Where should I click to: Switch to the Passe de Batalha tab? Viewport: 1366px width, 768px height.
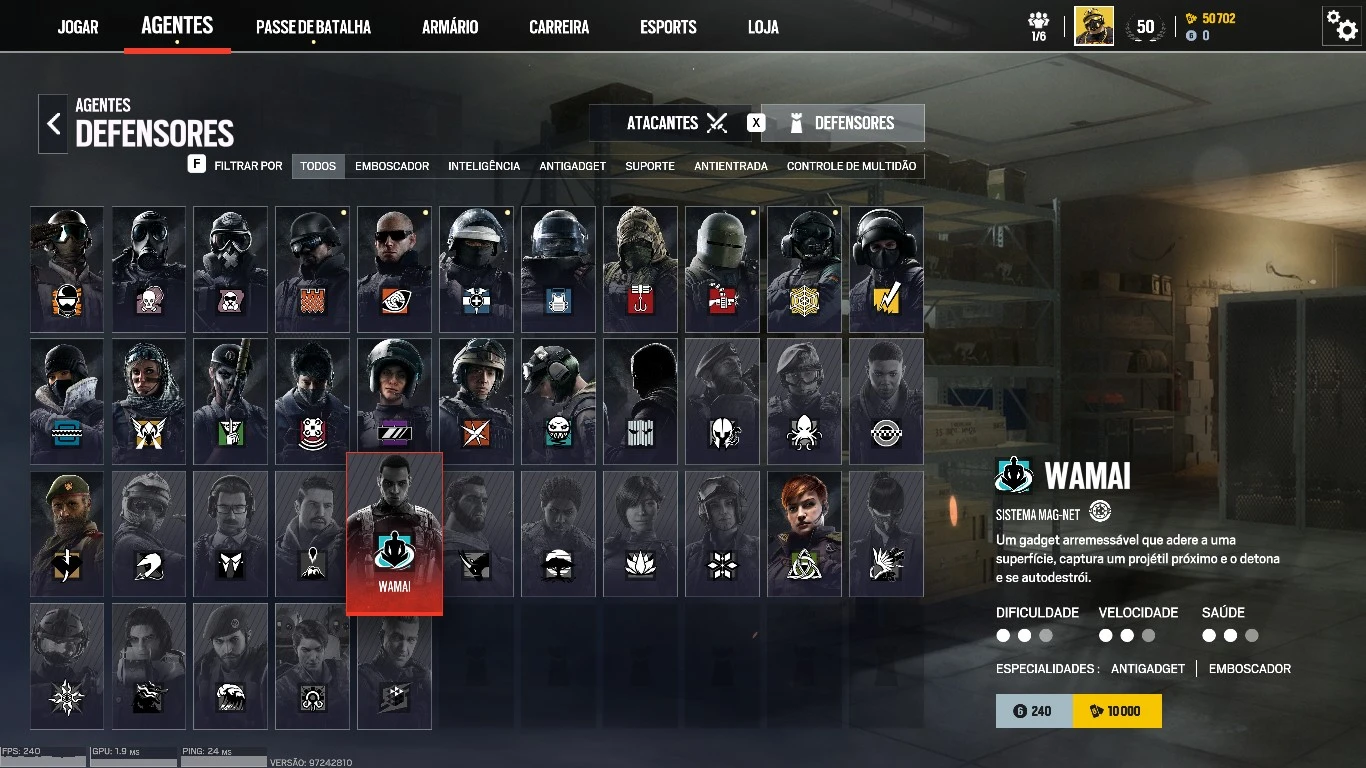coord(313,27)
